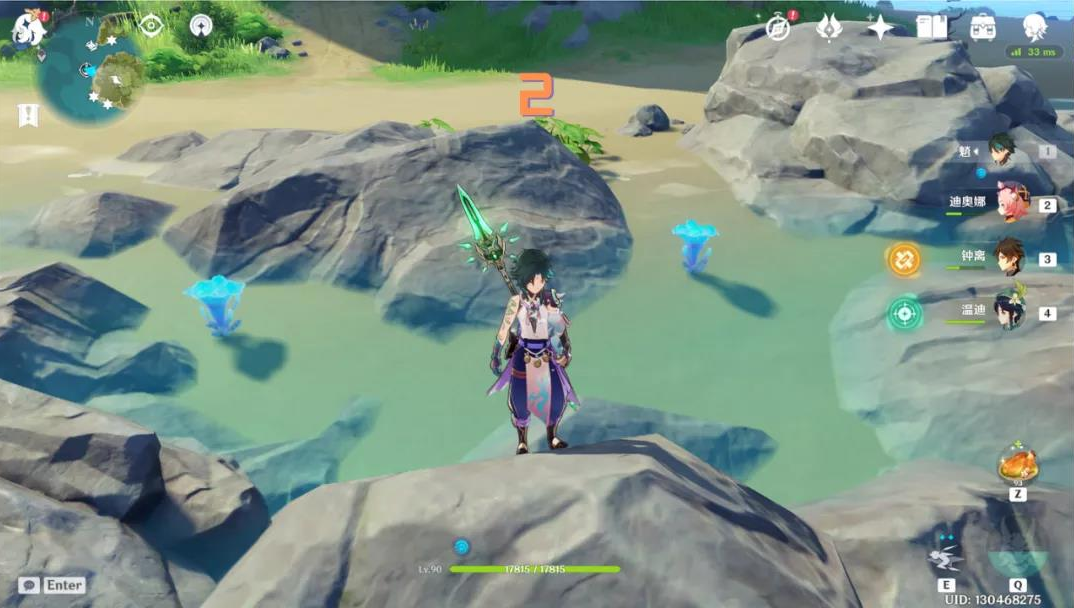Switch to party member 温迪

click(1010, 311)
